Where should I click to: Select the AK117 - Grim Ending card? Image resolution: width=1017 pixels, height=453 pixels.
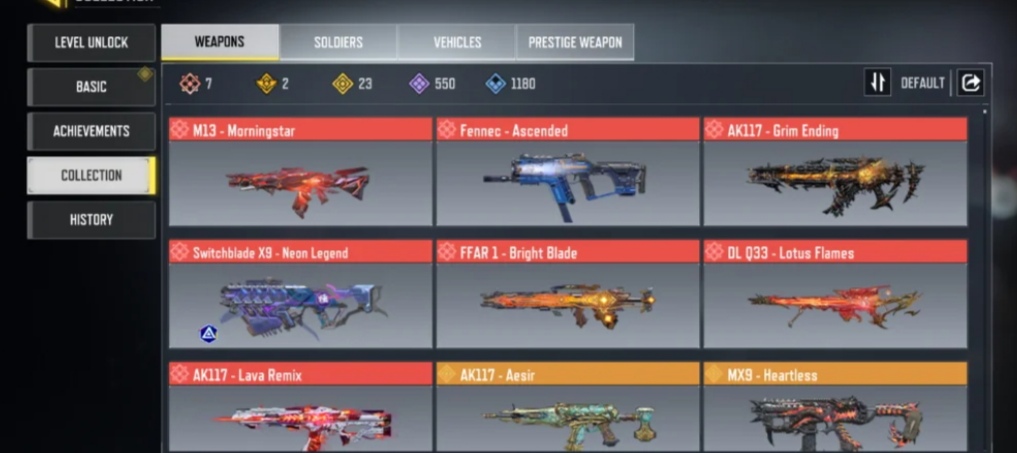(835, 172)
